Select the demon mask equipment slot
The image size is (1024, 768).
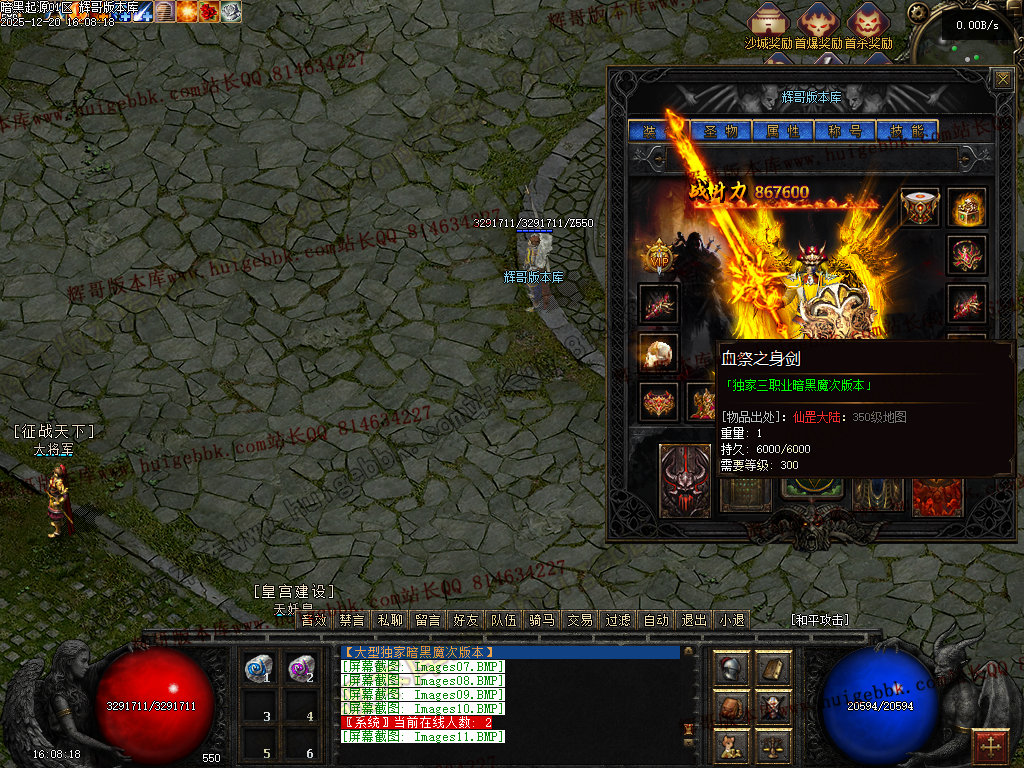[x=685, y=481]
